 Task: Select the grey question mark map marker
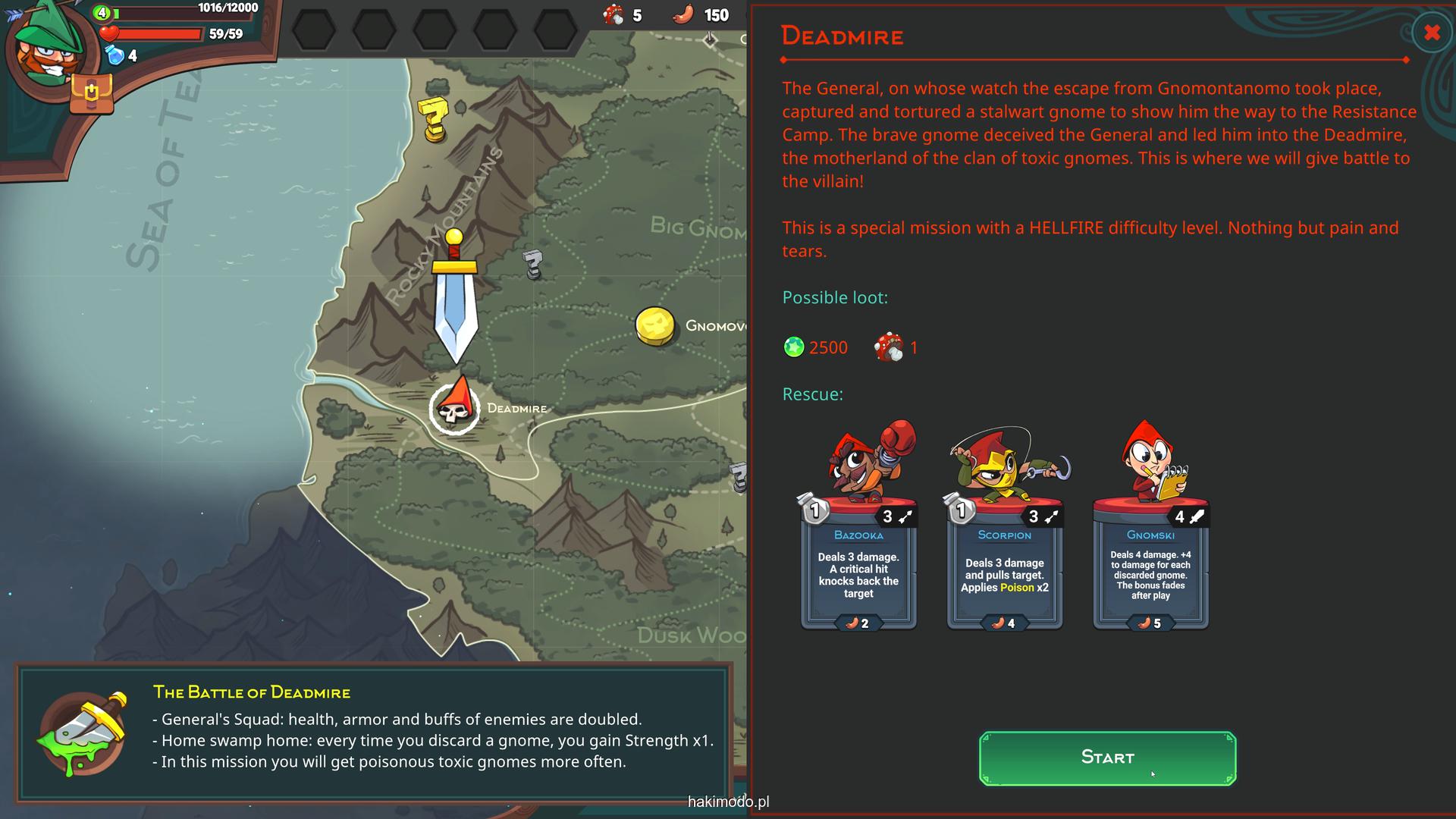point(533,264)
